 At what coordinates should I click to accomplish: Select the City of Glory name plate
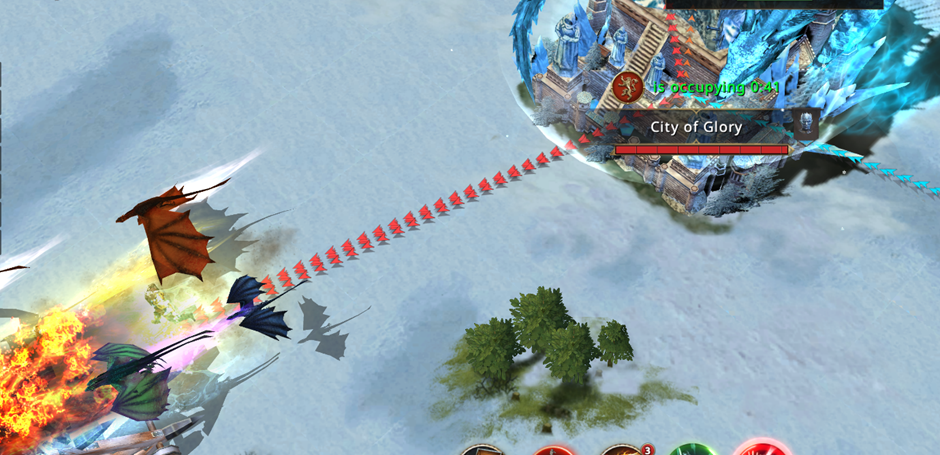(696, 127)
